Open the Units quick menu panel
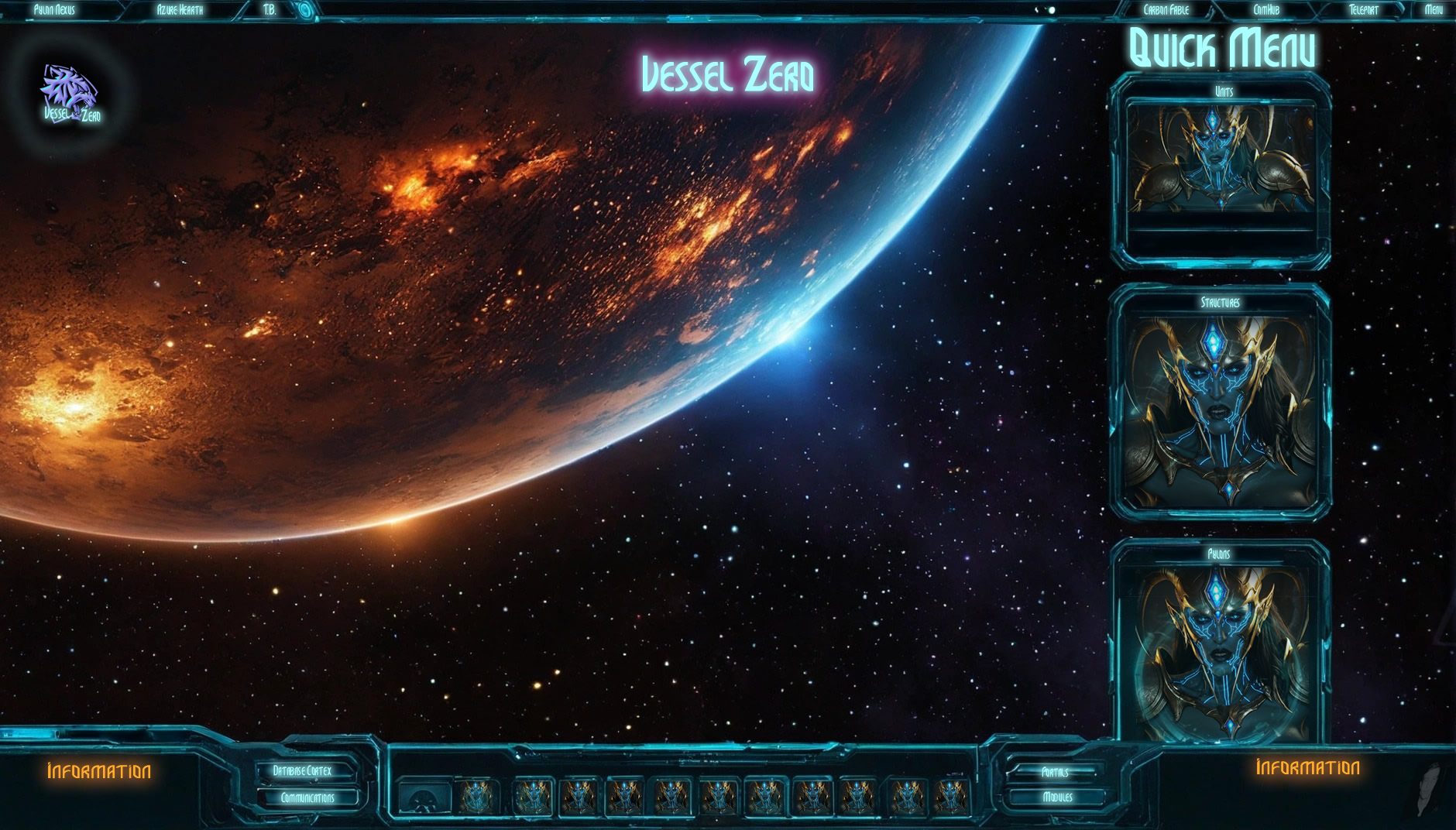This screenshot has height=830, width=1456. (x=1221, y=169)
